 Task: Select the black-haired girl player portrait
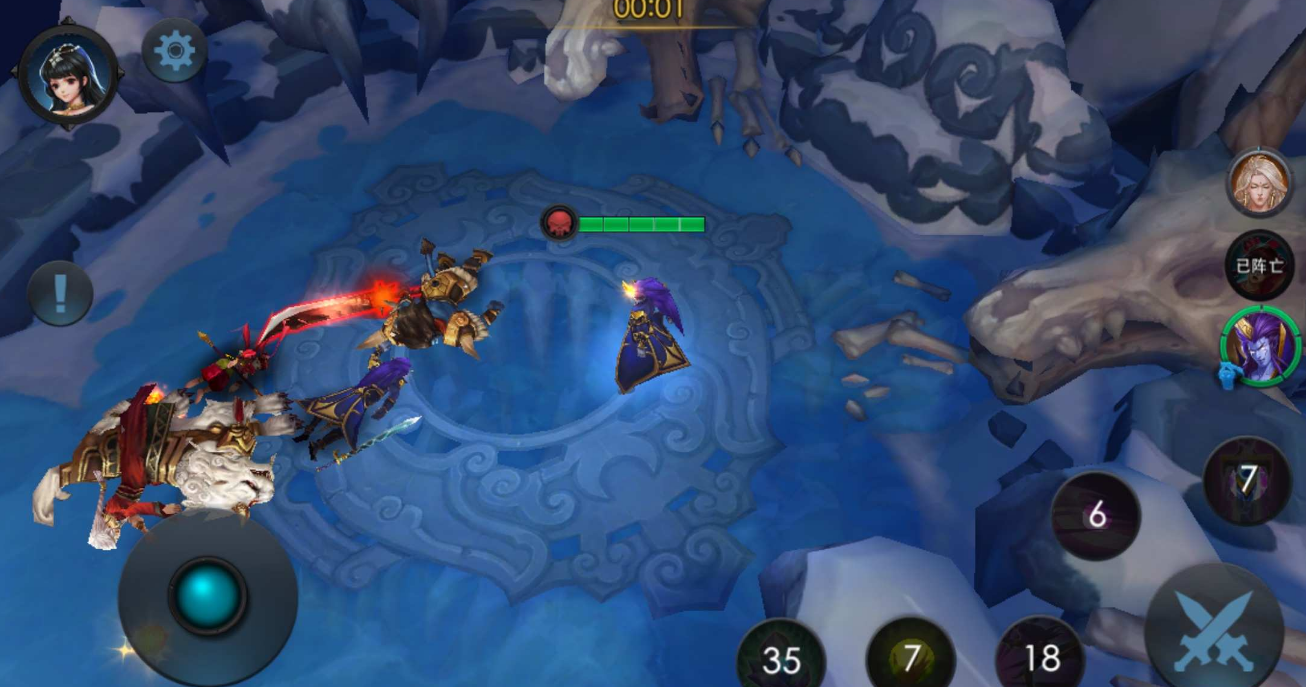[x=69, y=74]
